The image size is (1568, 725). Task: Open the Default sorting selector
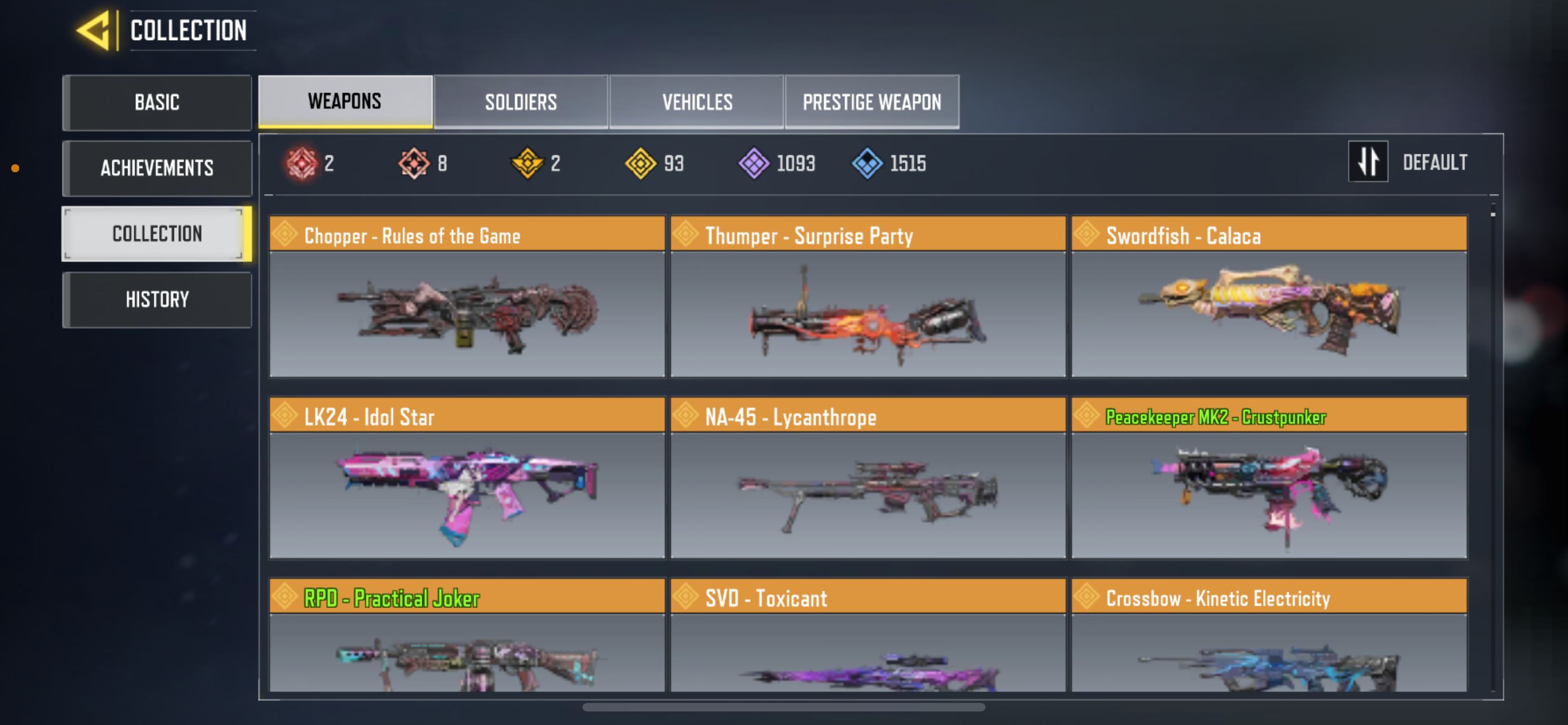(x=1435, y=162)
